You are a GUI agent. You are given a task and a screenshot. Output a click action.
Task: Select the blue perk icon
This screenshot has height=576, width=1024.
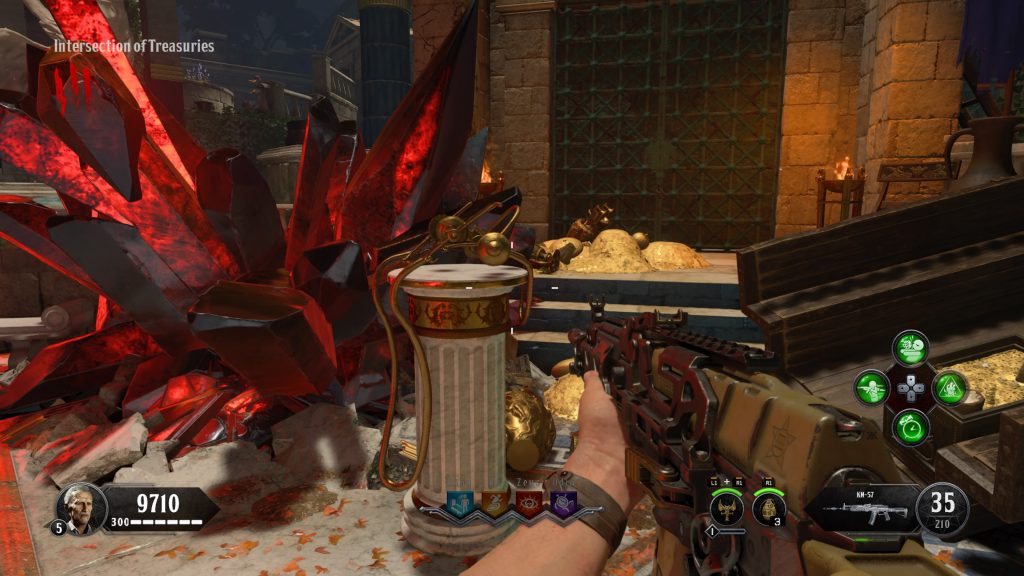click(x=460, y=503)
